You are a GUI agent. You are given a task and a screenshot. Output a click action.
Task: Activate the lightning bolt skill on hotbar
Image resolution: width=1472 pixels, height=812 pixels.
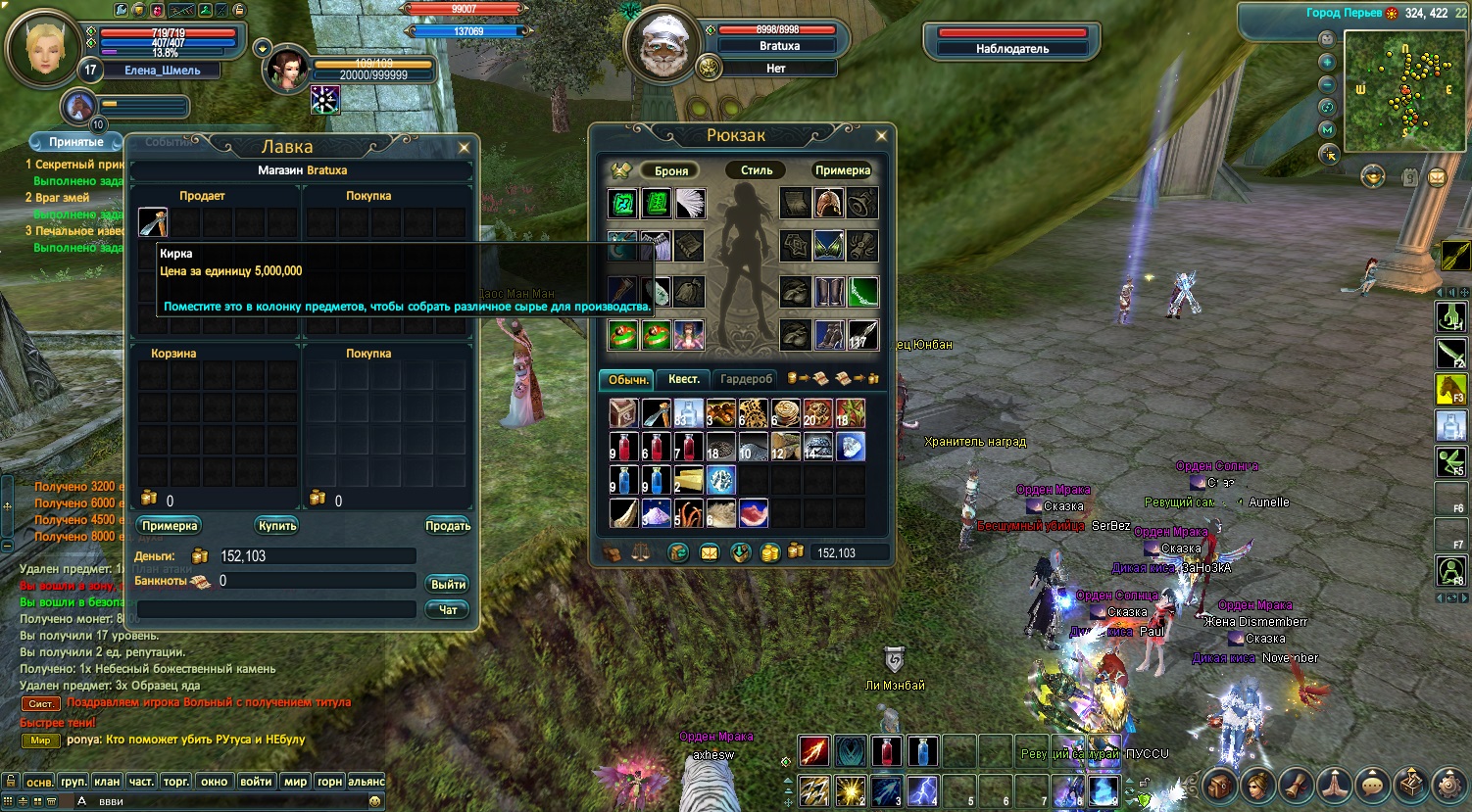[921, 789]
